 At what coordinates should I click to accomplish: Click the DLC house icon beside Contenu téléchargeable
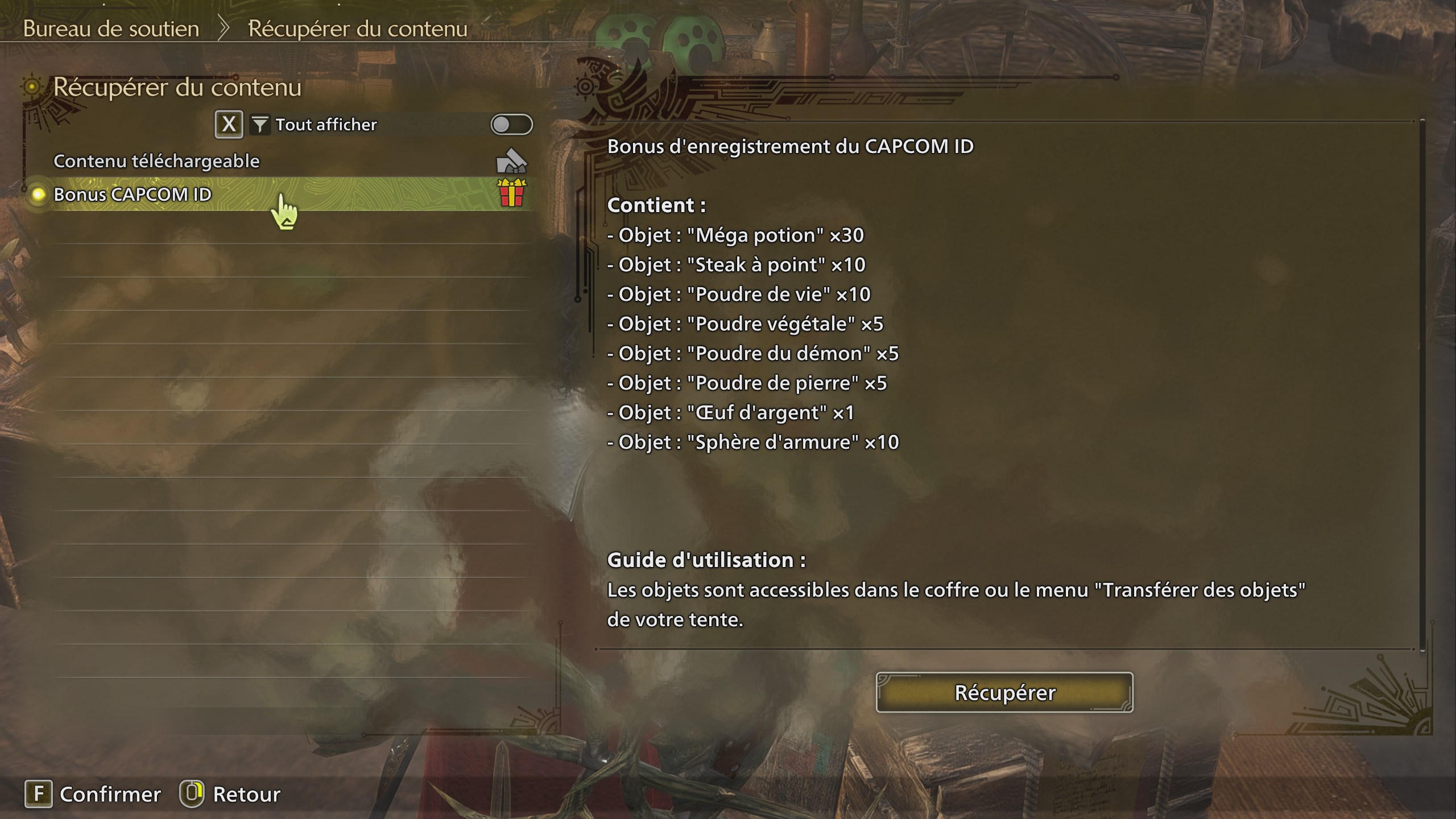click(511, 162)
